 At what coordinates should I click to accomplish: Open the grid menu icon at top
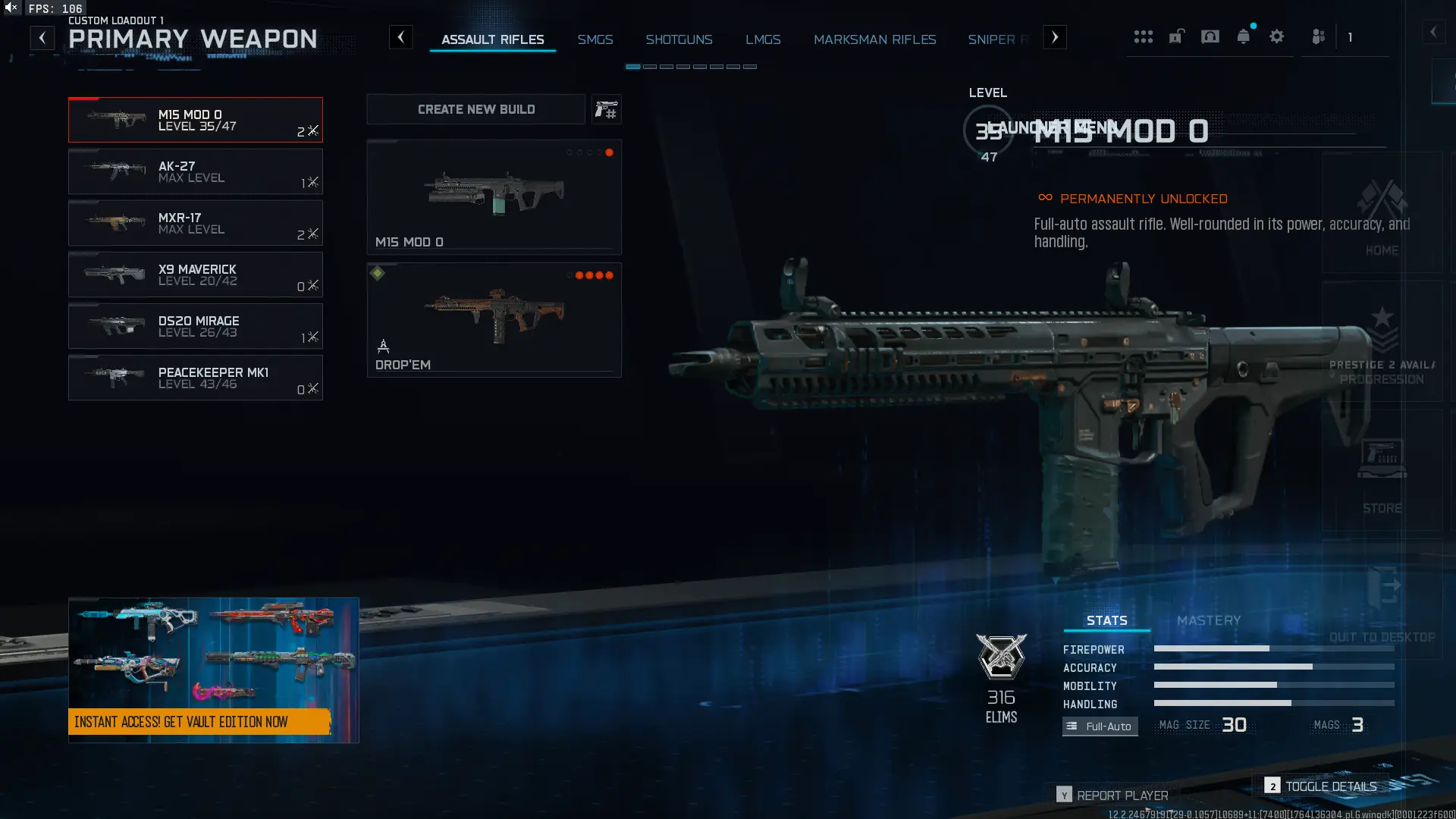tap(1144, 36)
